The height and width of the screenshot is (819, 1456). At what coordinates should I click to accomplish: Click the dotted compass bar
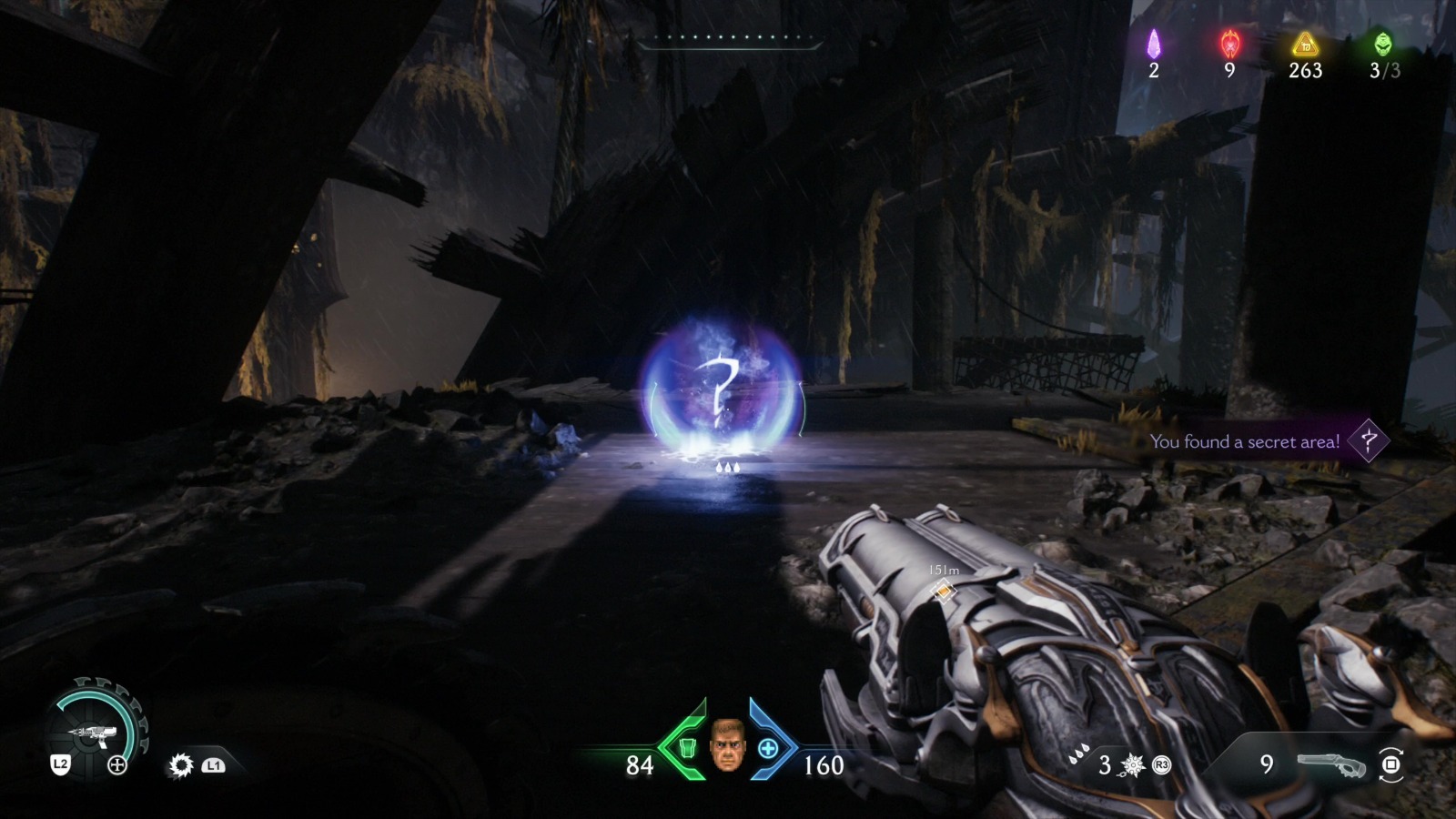click(730, 39)
